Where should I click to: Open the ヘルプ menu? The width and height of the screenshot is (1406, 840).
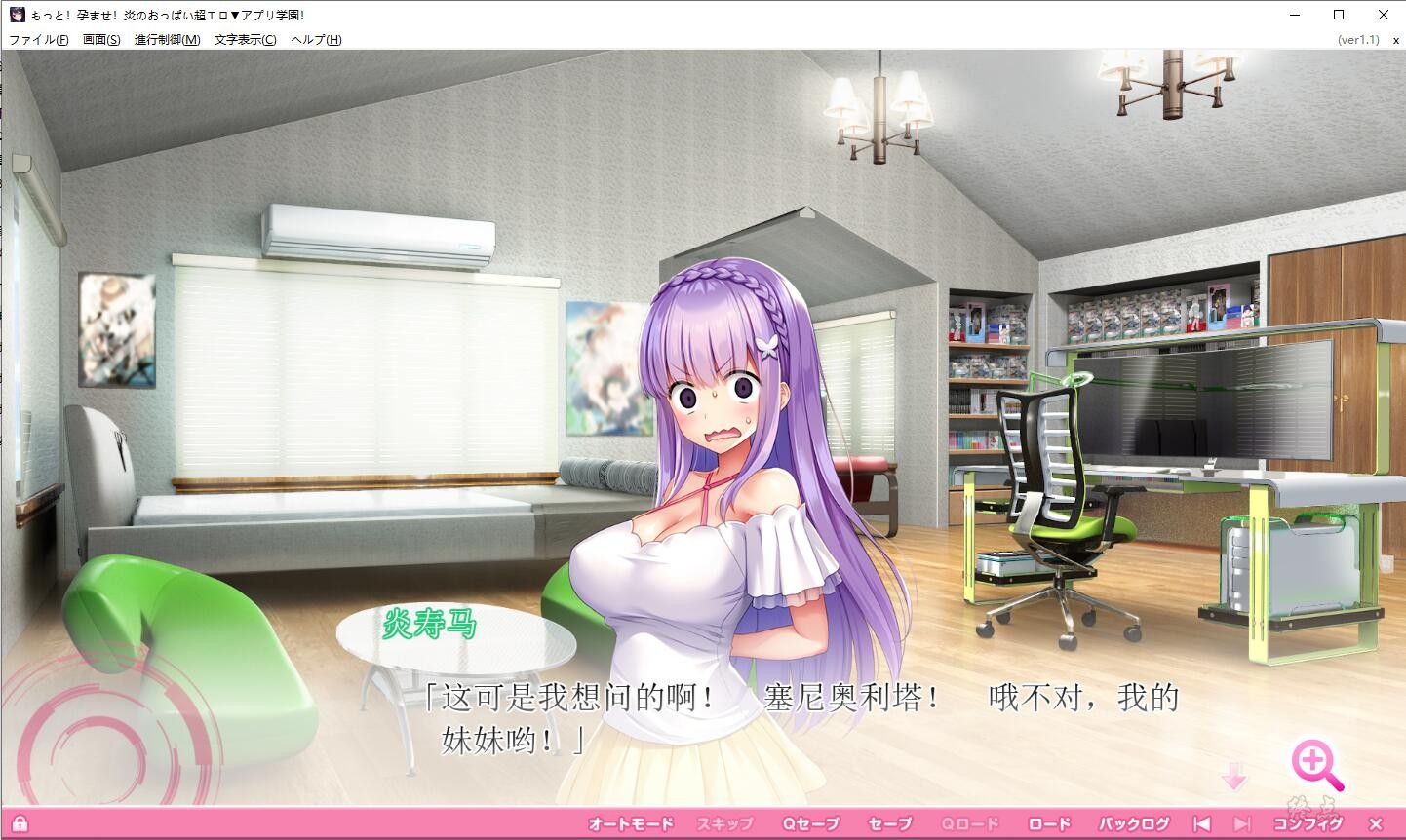click(317, 40)
